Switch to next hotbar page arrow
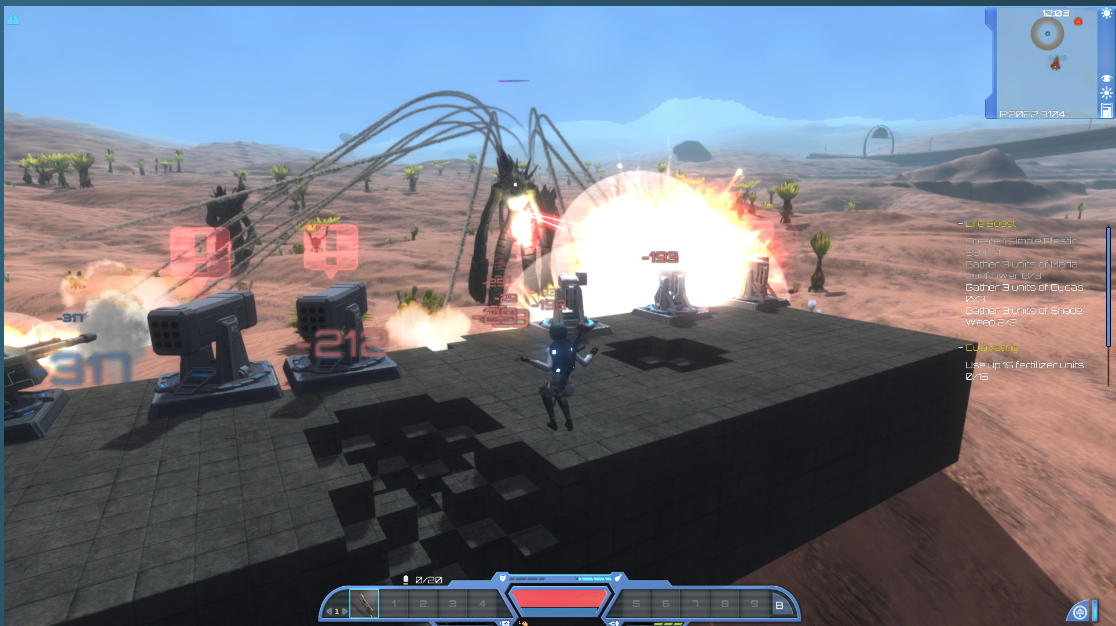The image size is (1116, 626). (x=344, y=612)
